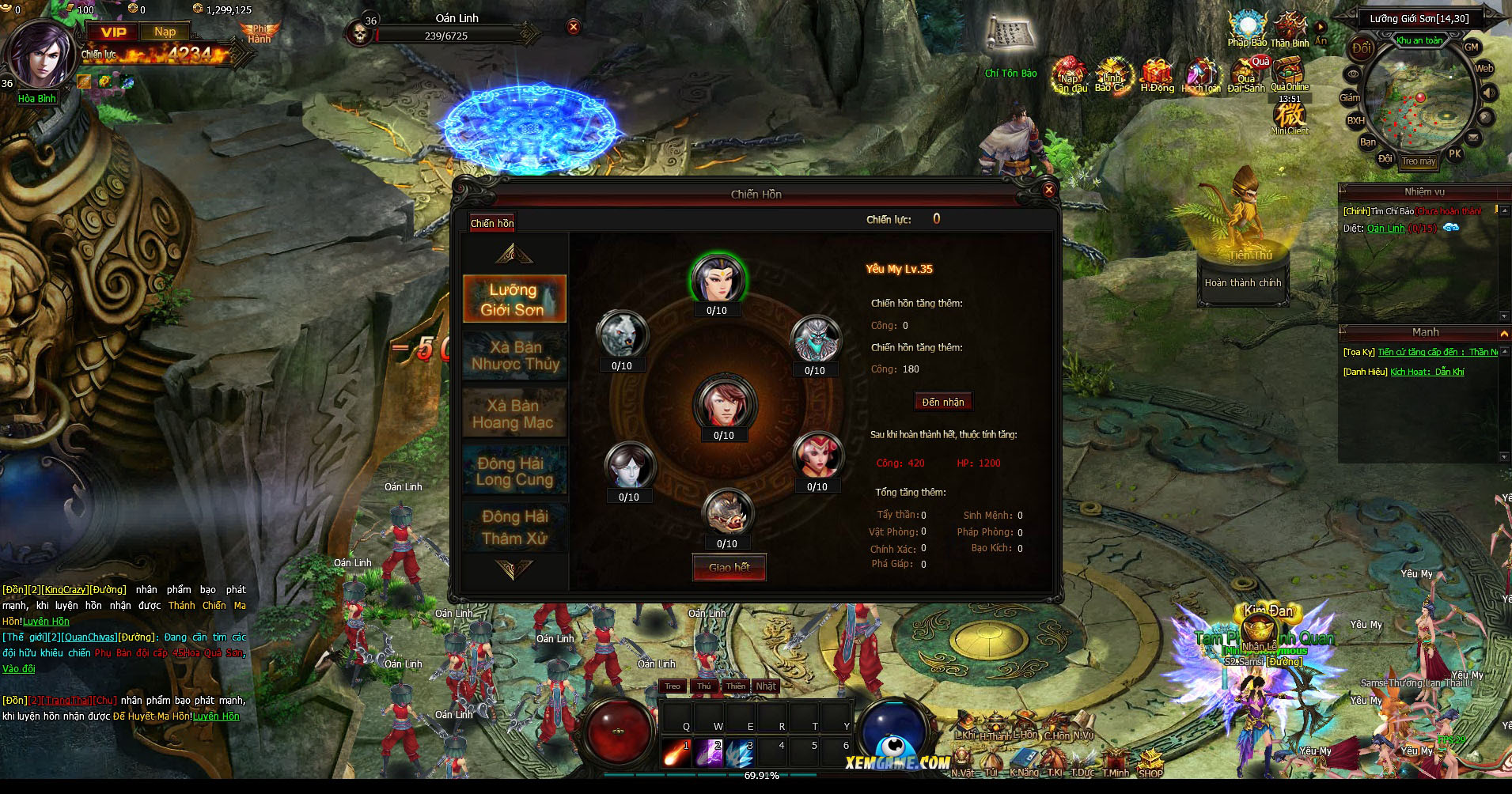
Task: Click the Nạp recharge button
Action: point(165,32)
